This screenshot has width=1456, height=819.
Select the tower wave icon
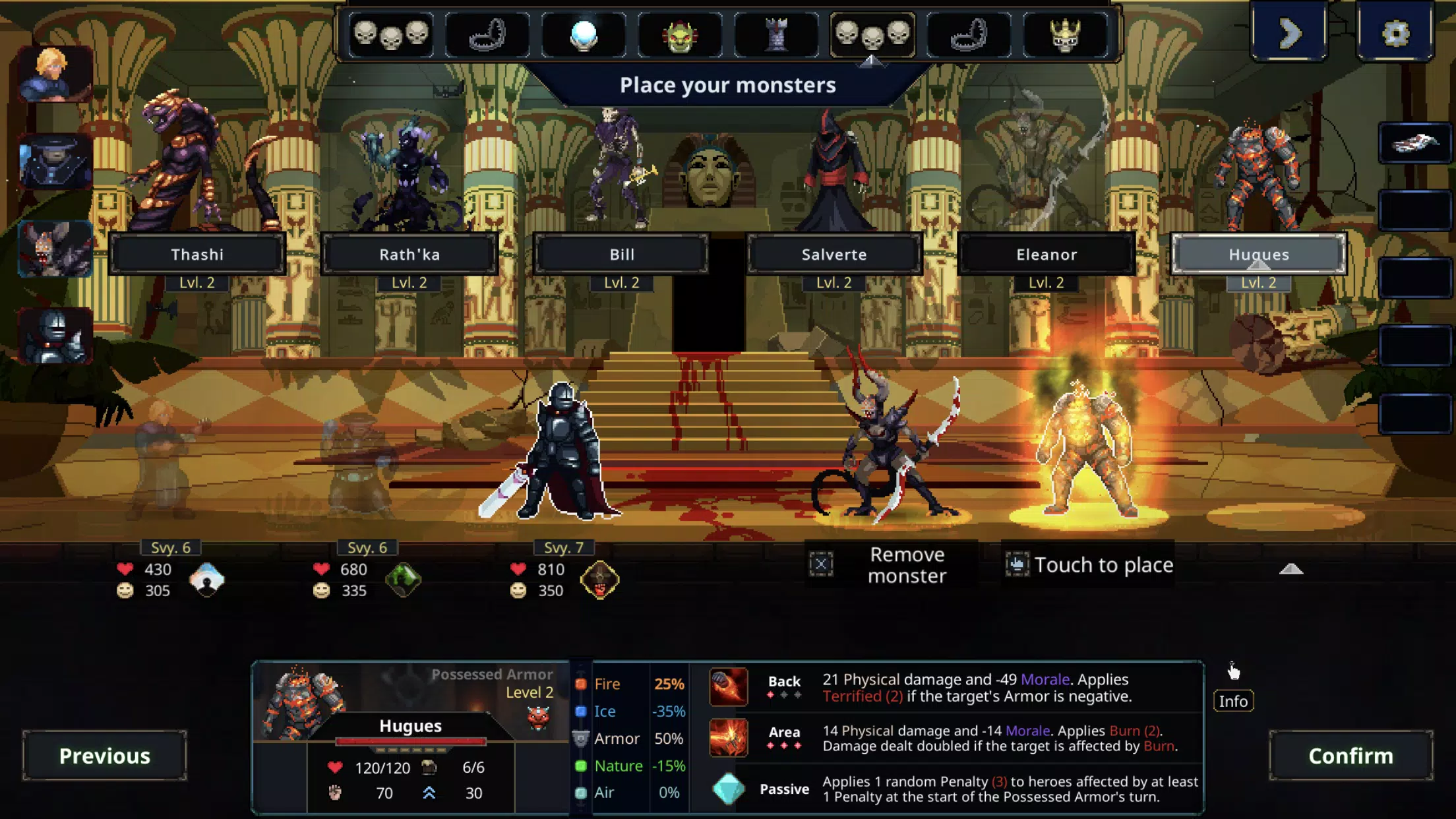coord(775,36)
